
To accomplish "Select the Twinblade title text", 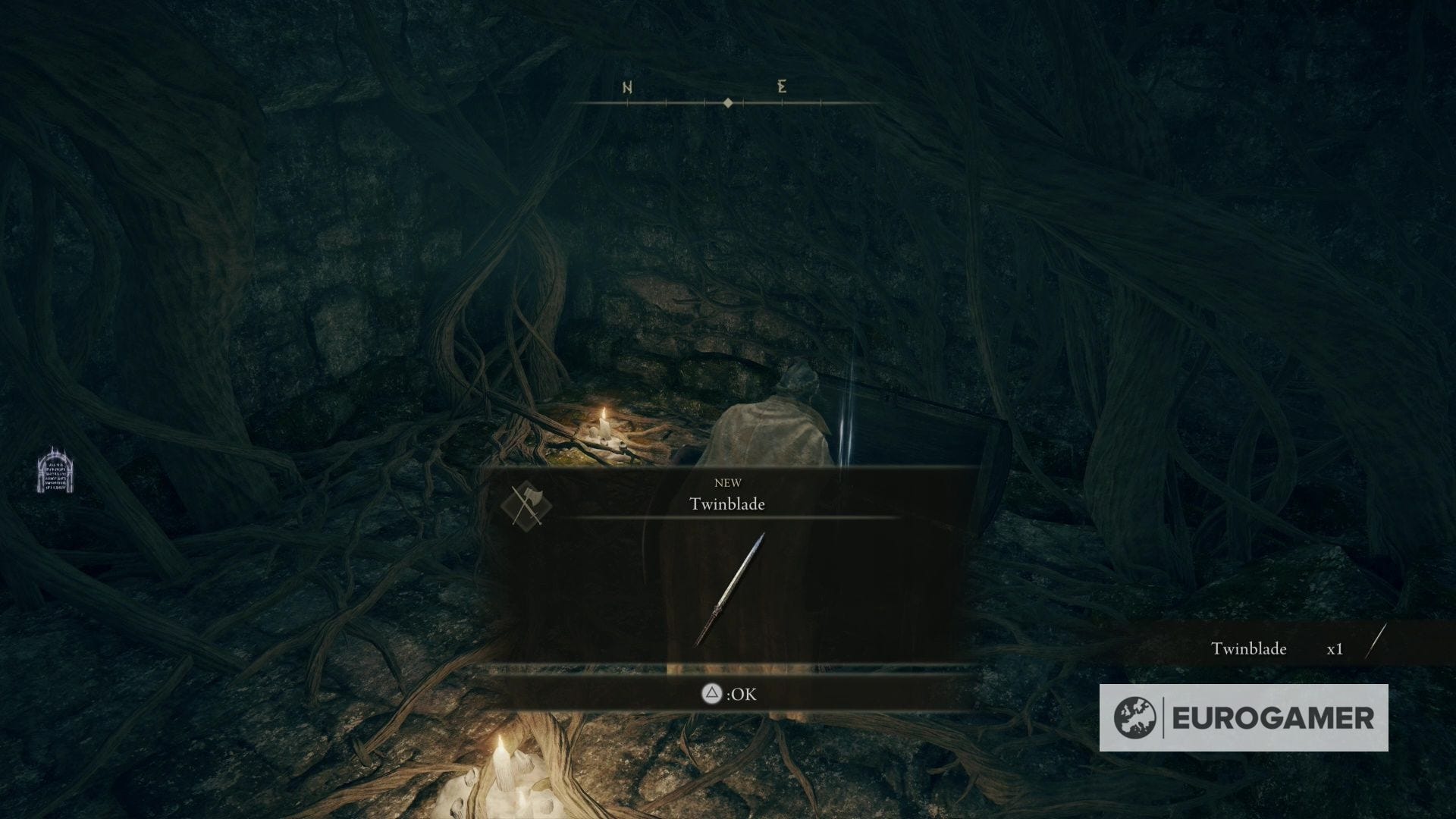I will point(727,503).
